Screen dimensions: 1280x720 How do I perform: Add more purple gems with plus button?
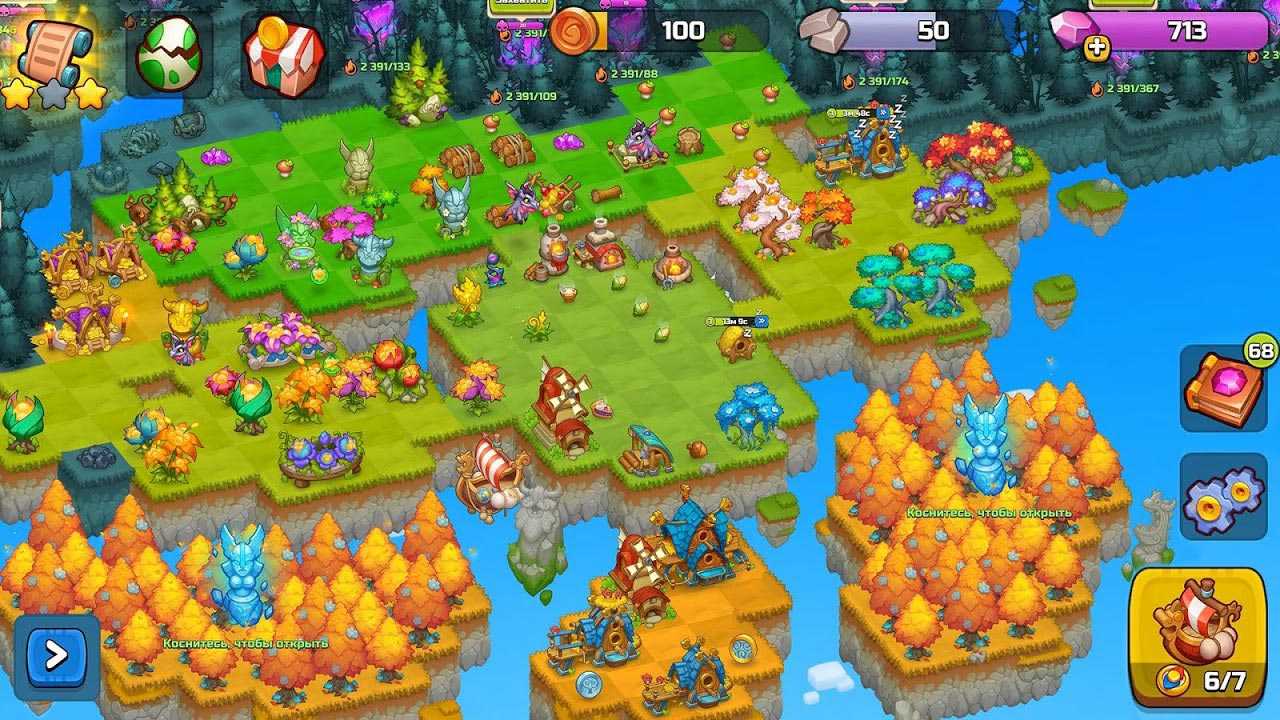coord(1097,45)
